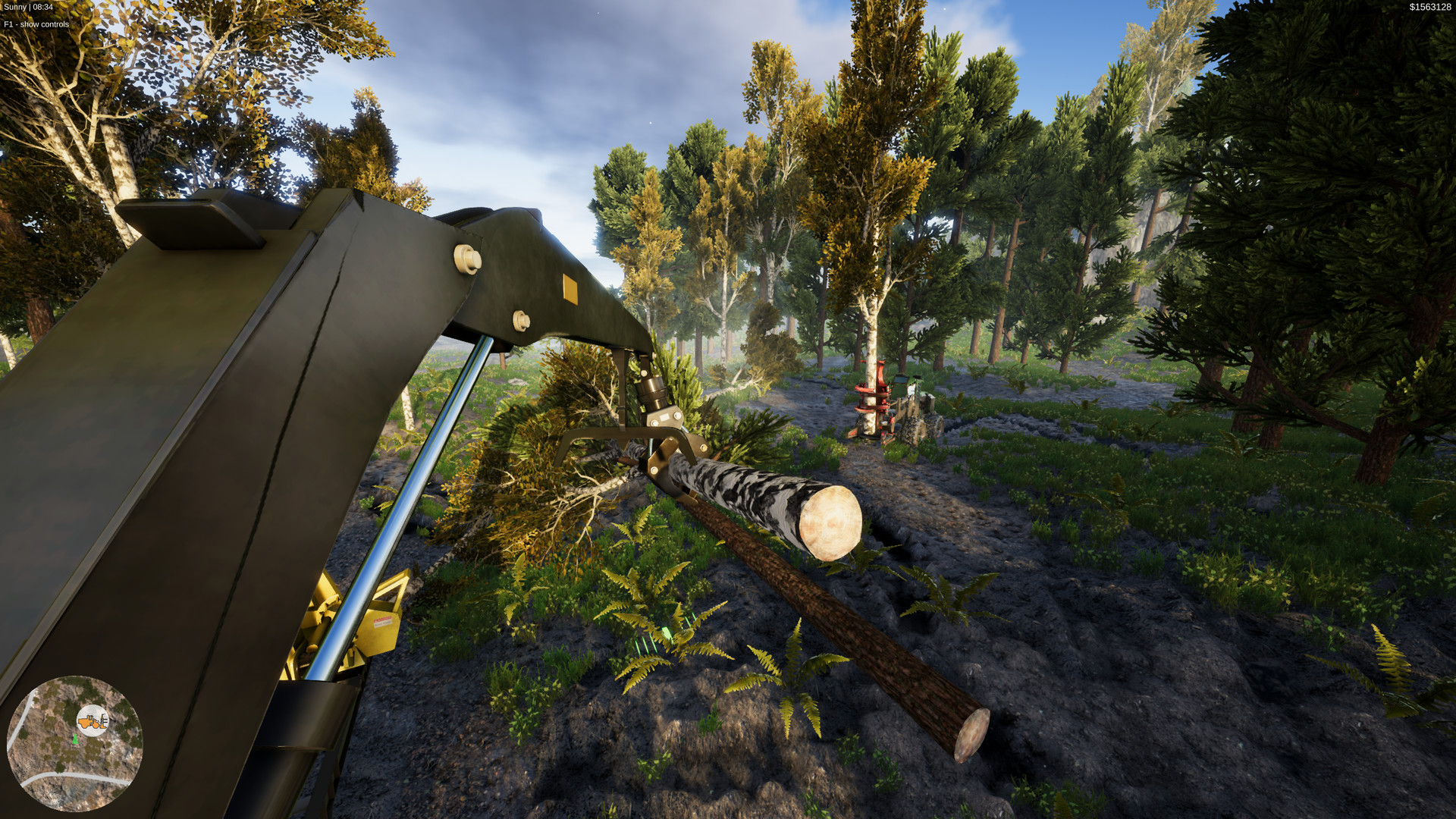The image size is (1456, 819).
Task: Click the in-game clock showing 08:34
Action: 44,6
